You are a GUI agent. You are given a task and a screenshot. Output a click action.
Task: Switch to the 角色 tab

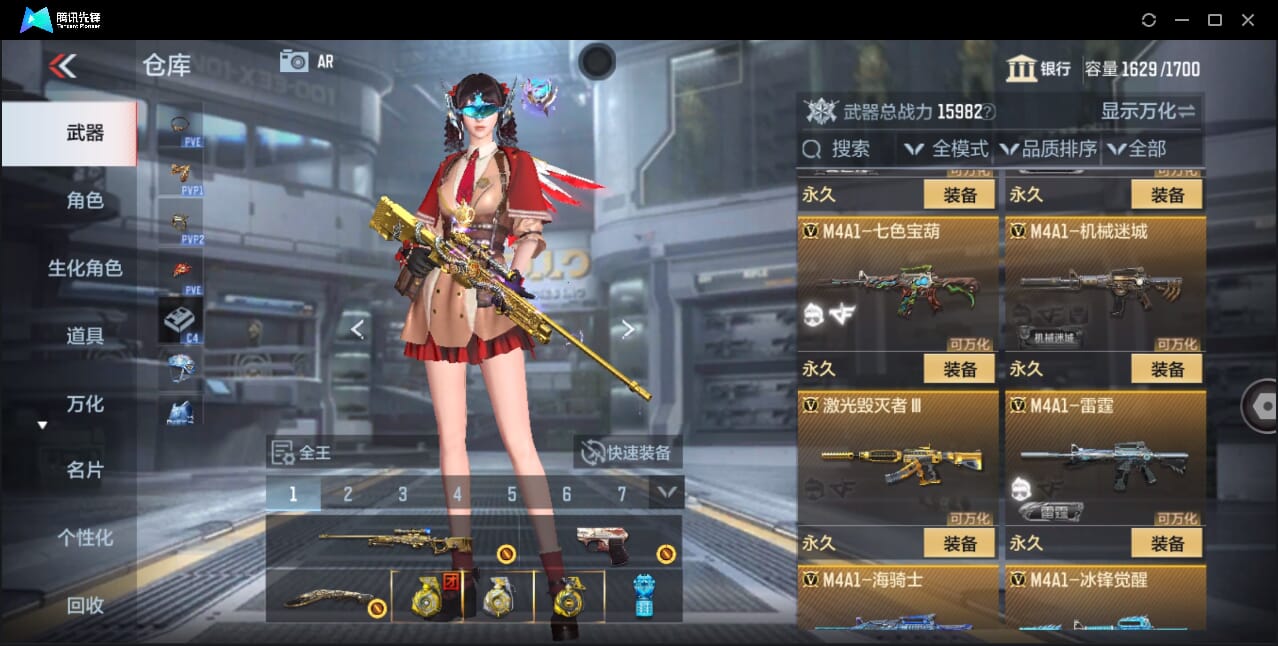click(85, 201)
